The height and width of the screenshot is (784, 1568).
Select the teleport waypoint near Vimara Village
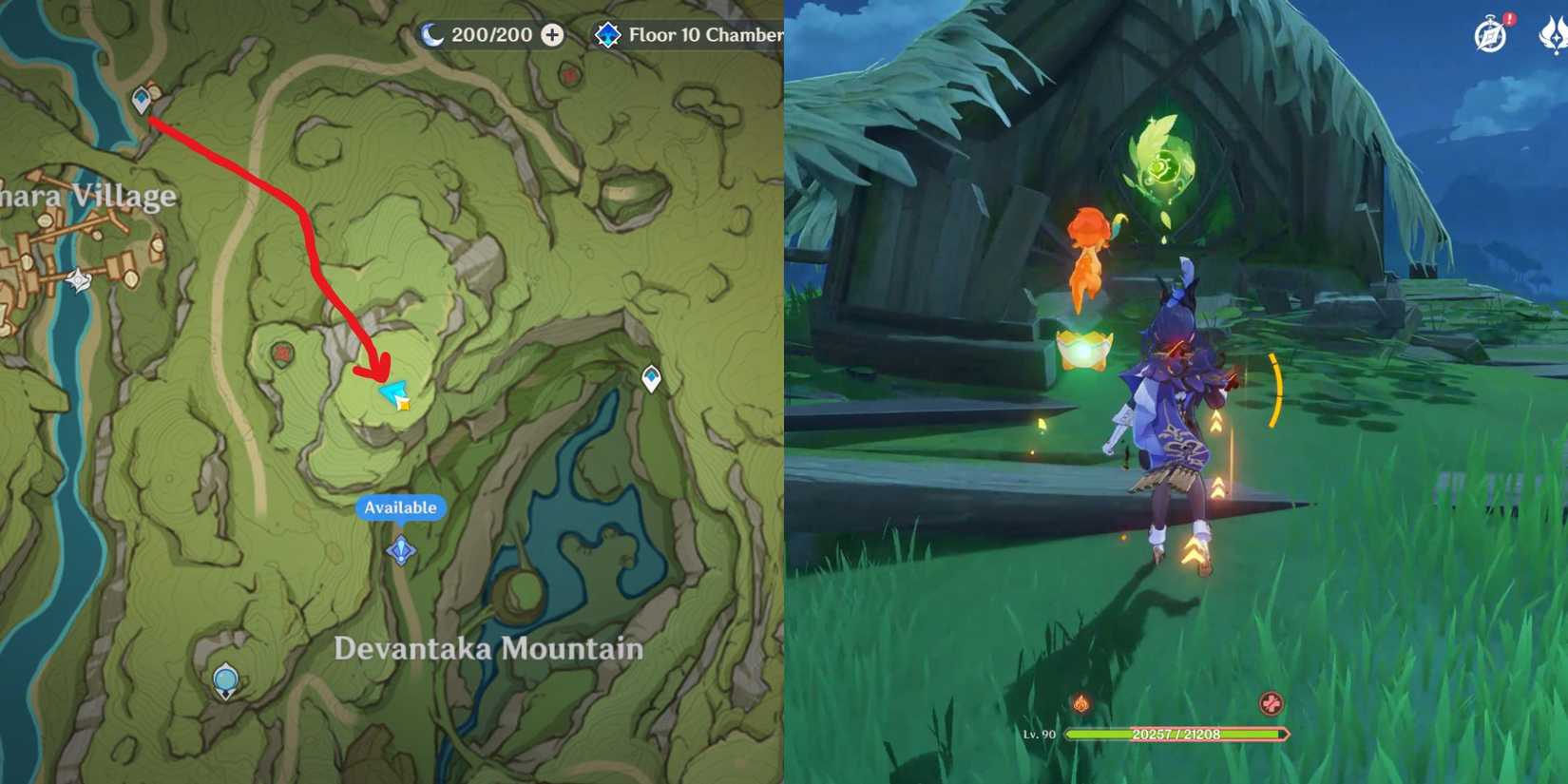[143, 95]
